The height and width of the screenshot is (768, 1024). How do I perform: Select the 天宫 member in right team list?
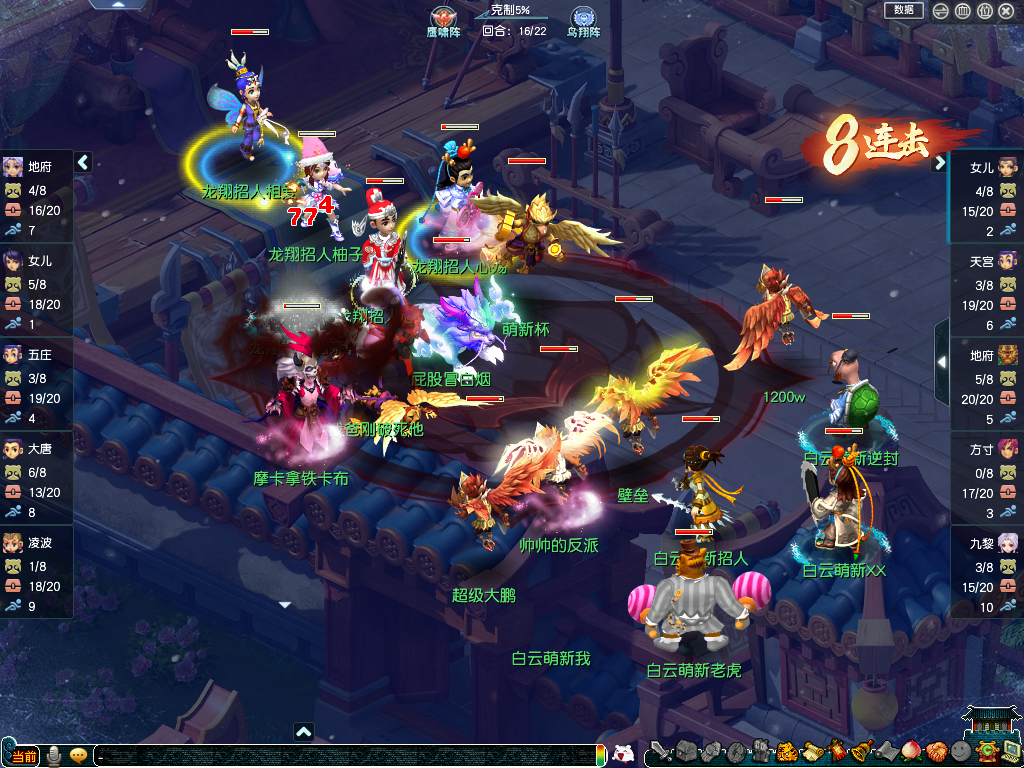(x=986, y=289)
